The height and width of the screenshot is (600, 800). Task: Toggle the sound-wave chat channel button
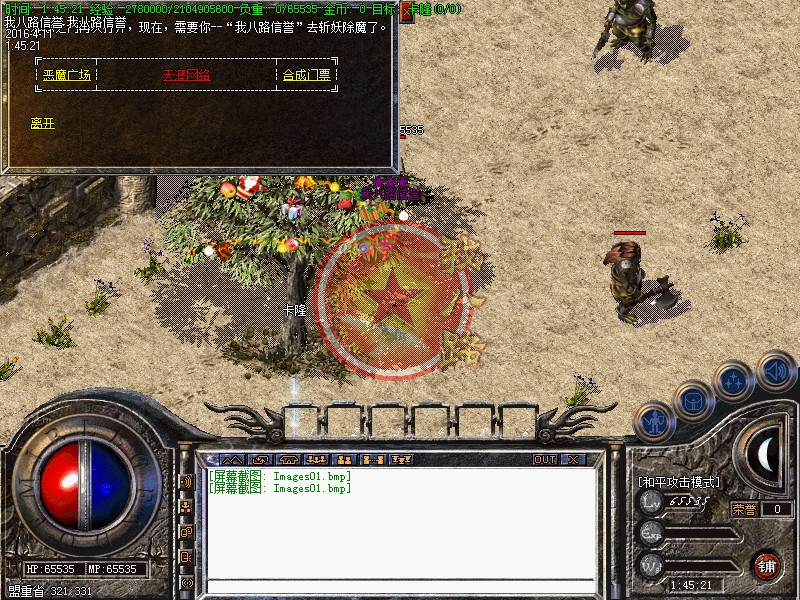click(186, 481)
